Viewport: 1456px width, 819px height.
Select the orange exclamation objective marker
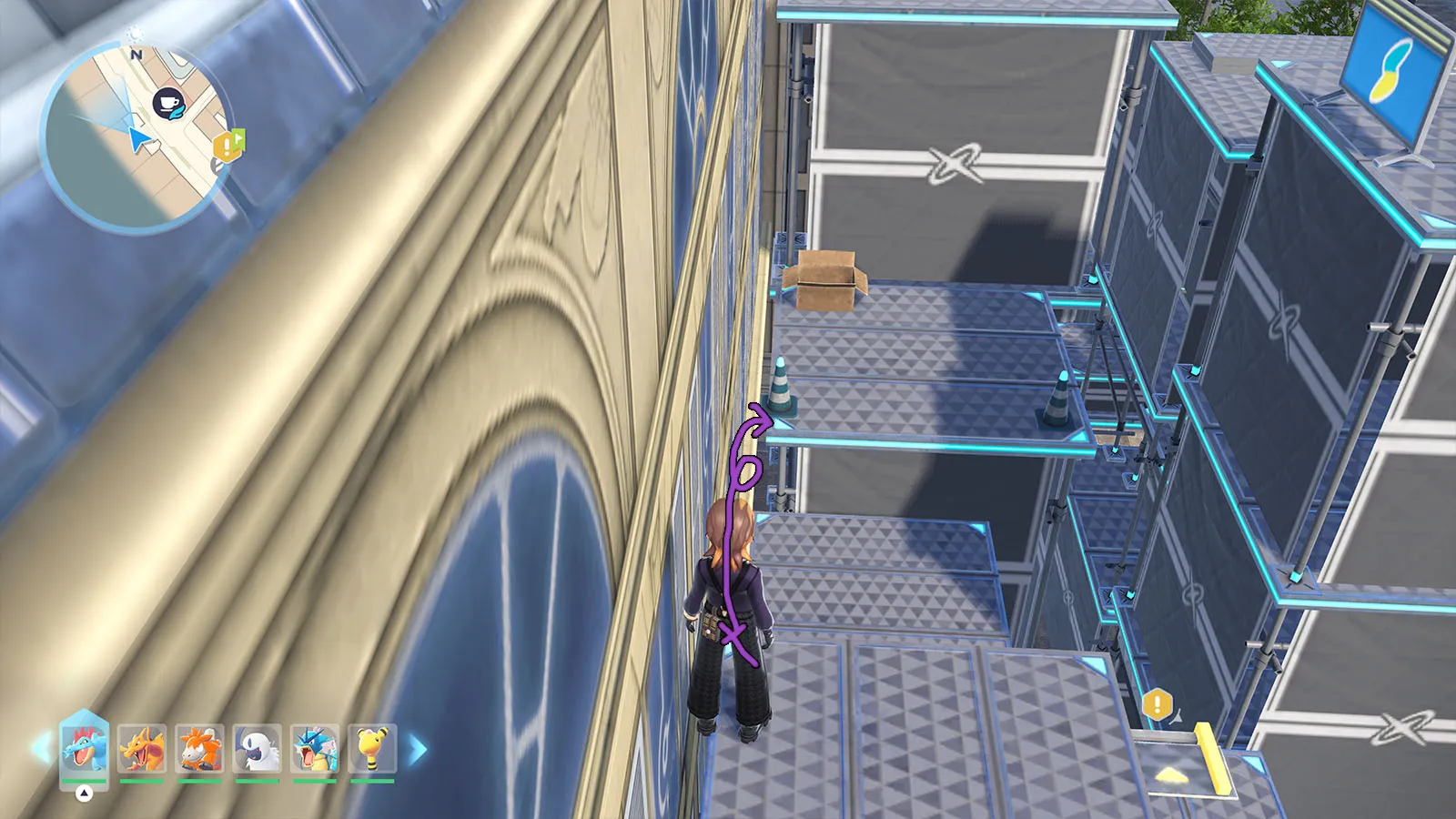1157,703
